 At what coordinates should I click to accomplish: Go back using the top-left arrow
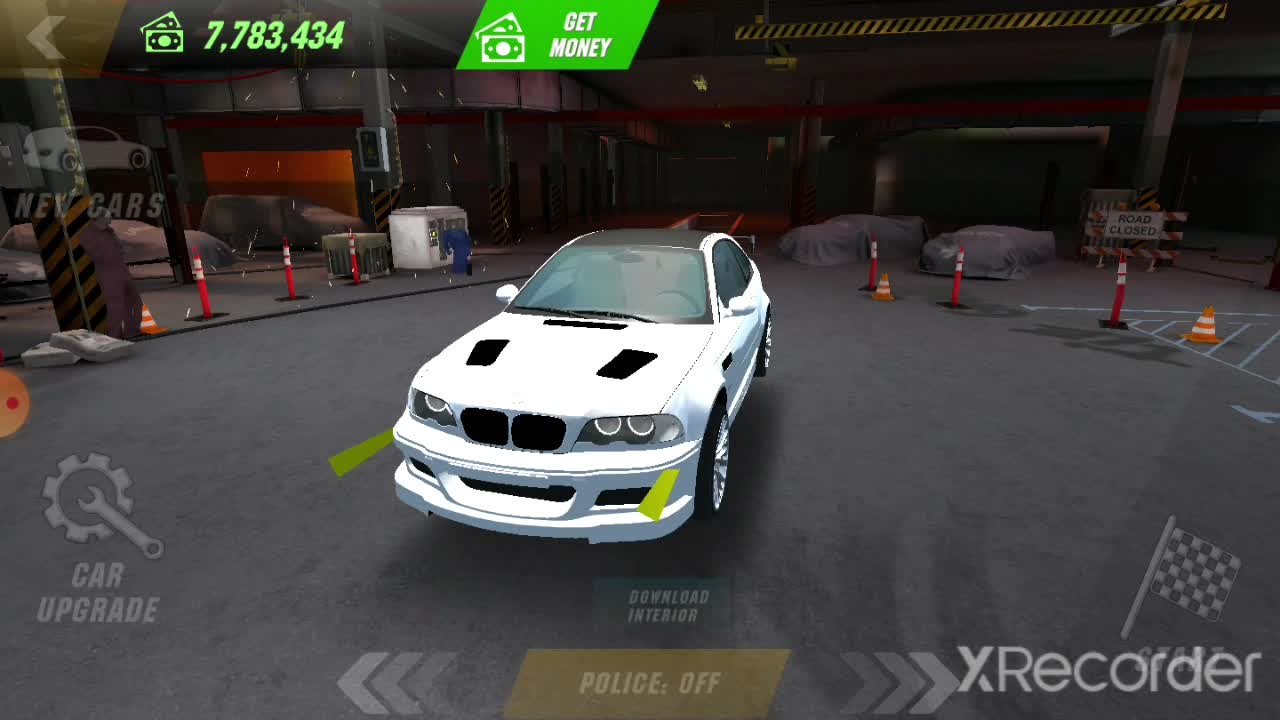[45, 38]
